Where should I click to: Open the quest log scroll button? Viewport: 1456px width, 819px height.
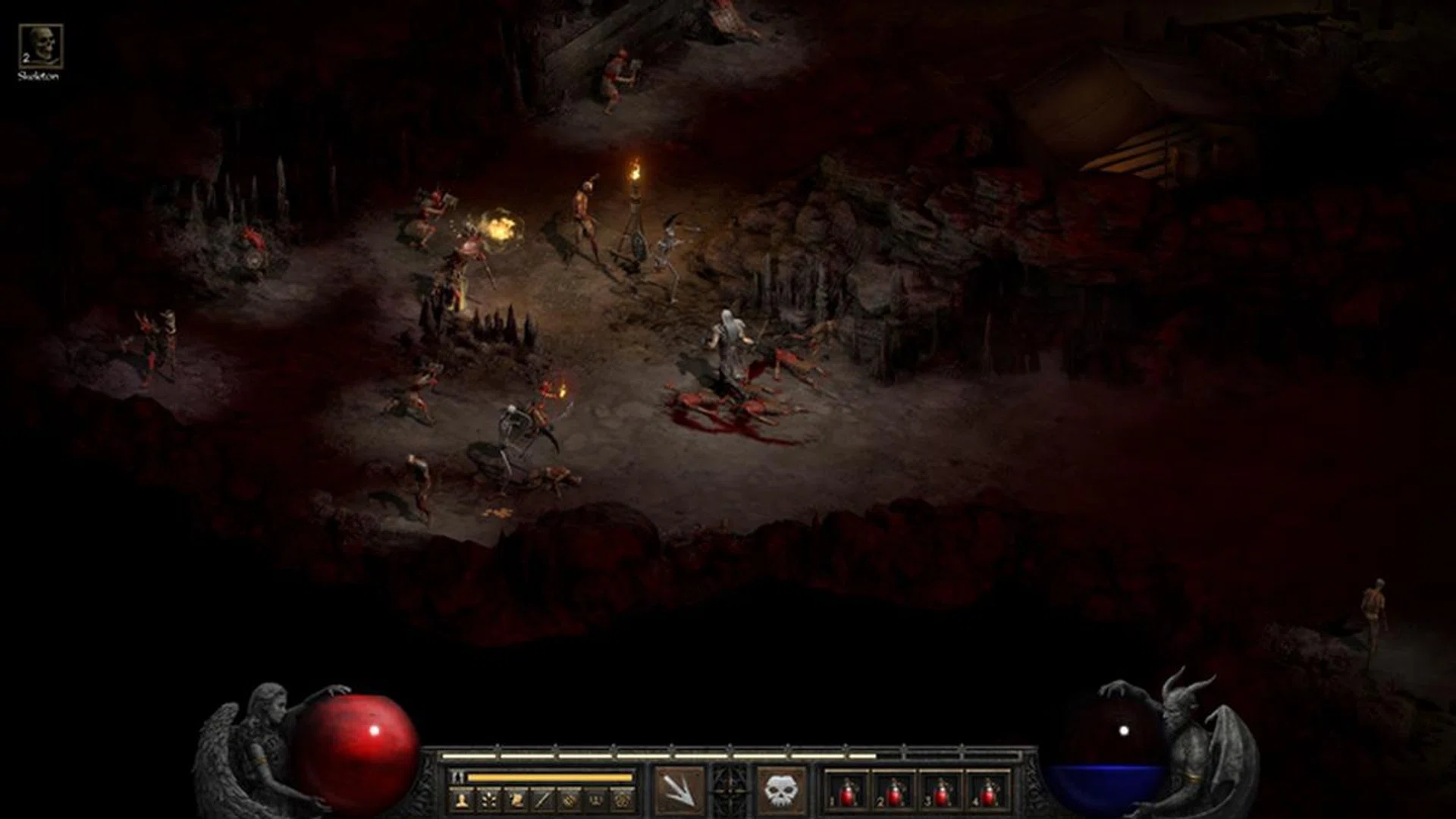516,799
